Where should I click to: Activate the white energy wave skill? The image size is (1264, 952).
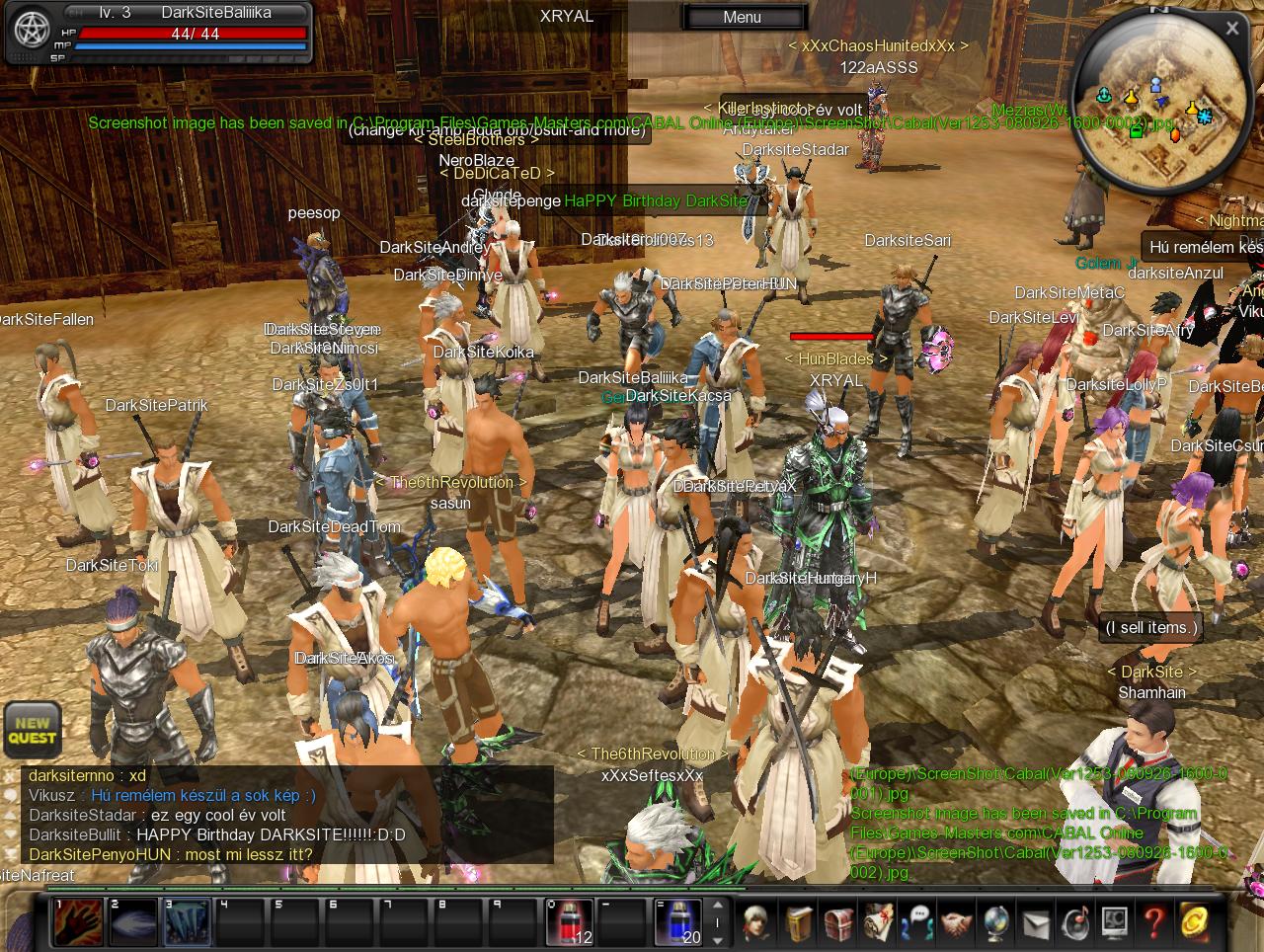pos(132,922)
